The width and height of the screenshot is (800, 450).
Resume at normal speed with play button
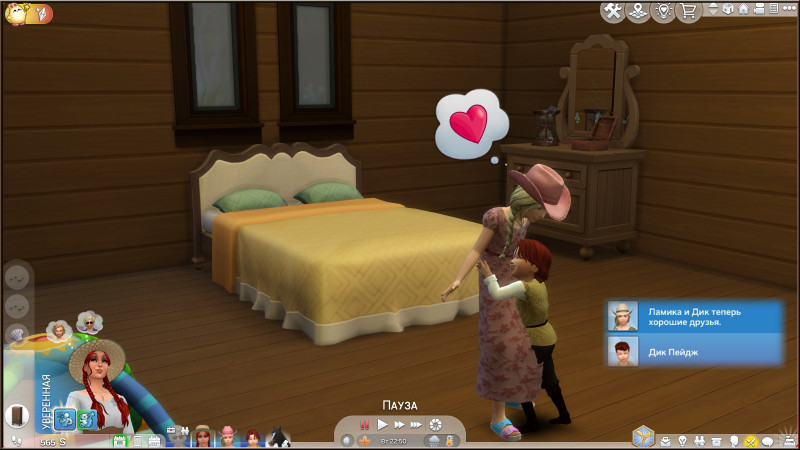tap(382, 424)
